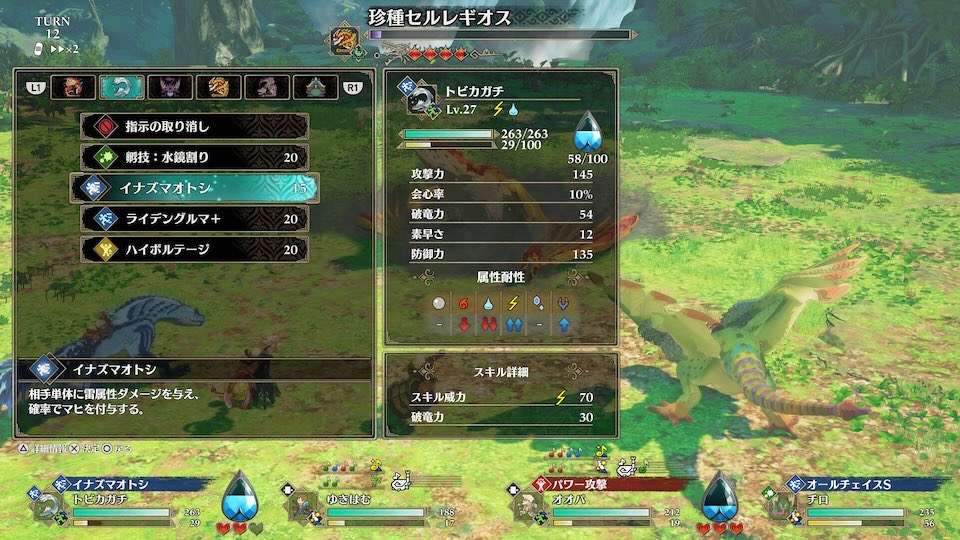The width and height of the screenshot is (960, 540).
Task: Select the オオバ party member panel
Action: pyautogui.click(x=600, y=503)
